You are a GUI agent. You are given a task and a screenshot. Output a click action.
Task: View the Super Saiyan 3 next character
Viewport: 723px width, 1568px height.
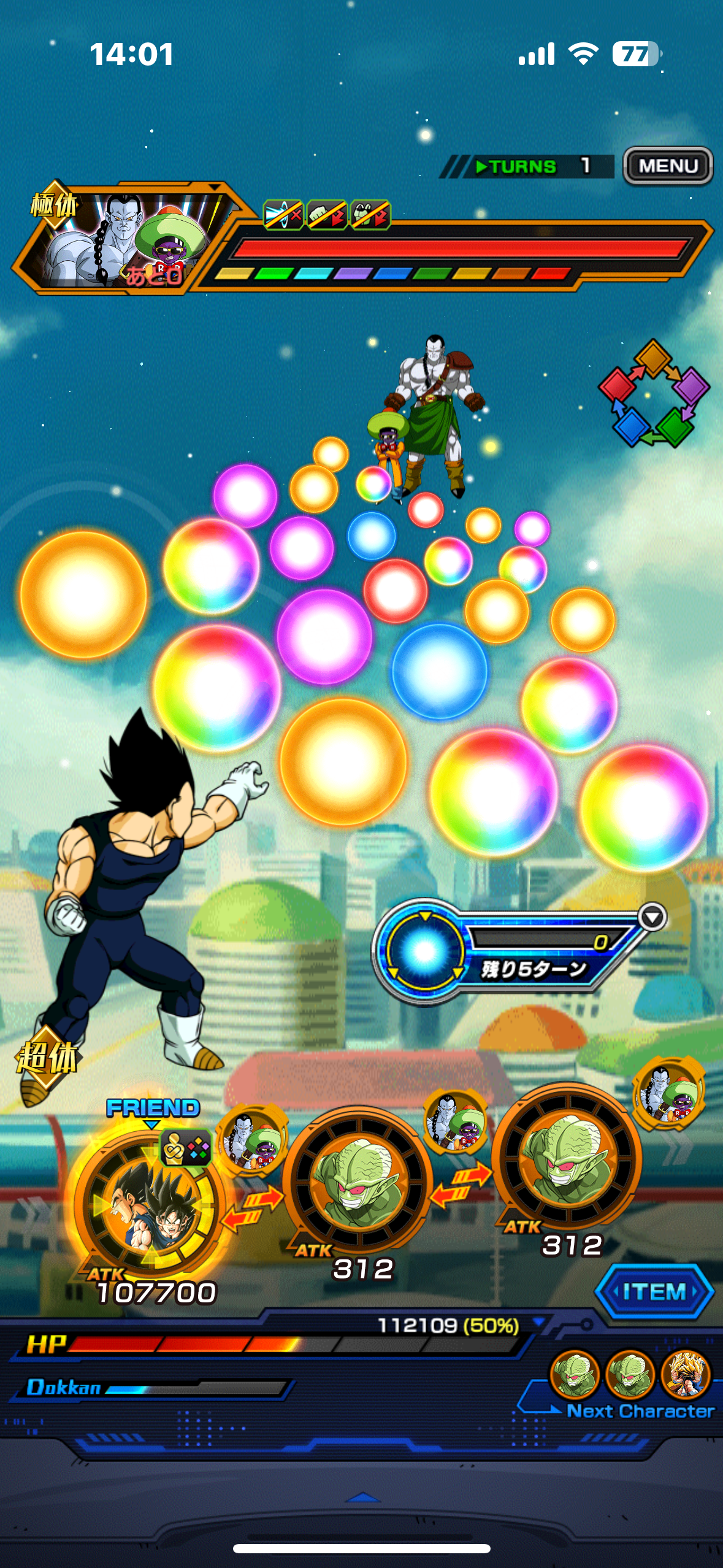click(686, 1375)
